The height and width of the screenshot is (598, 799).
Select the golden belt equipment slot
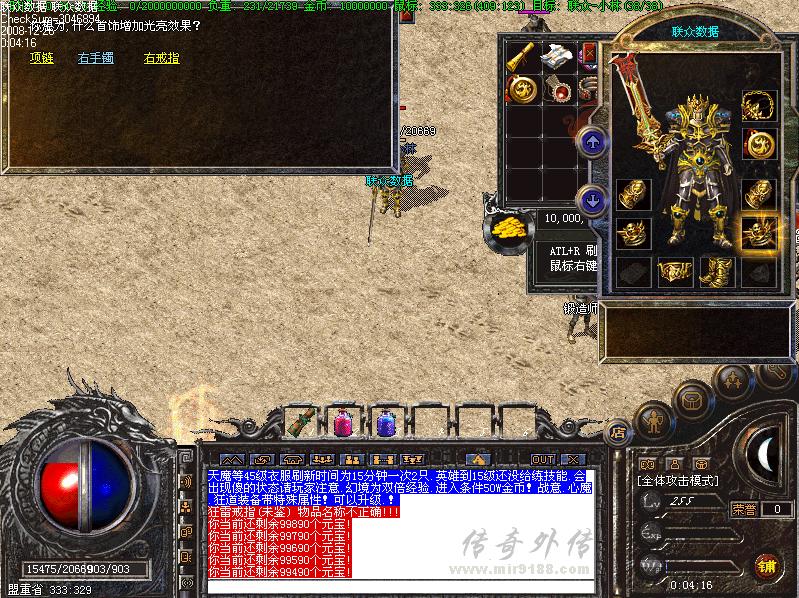675,271
